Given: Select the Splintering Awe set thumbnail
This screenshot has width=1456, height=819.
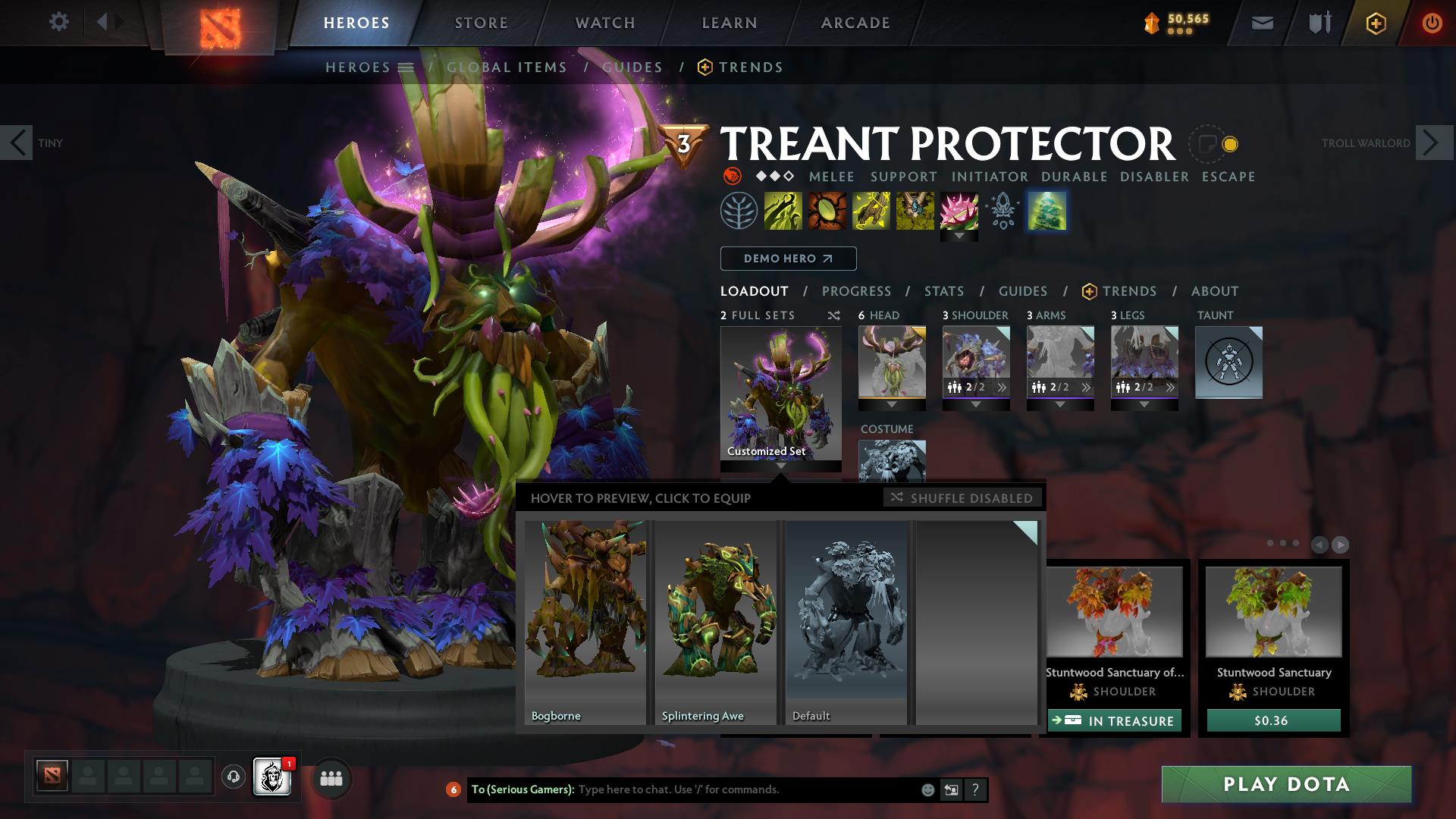Looking at the screenshot, I should 716,622.
